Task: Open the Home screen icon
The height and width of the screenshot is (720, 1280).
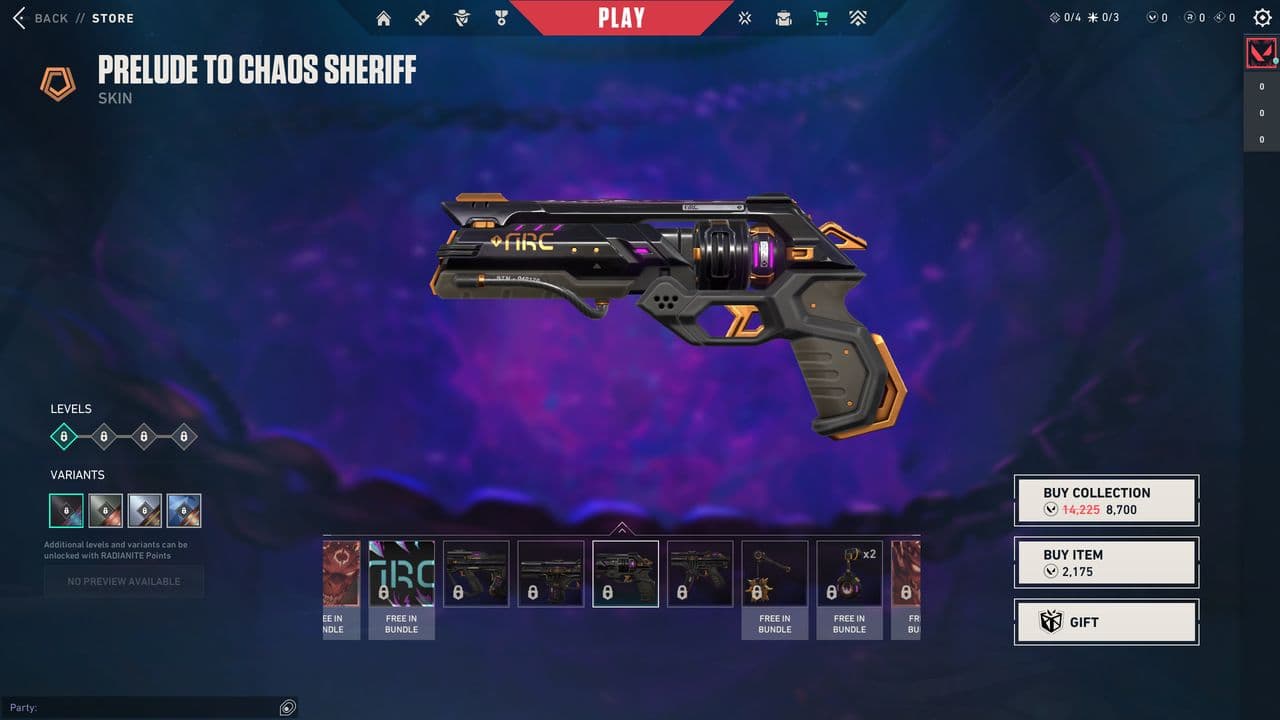Action: coord(383,17)
